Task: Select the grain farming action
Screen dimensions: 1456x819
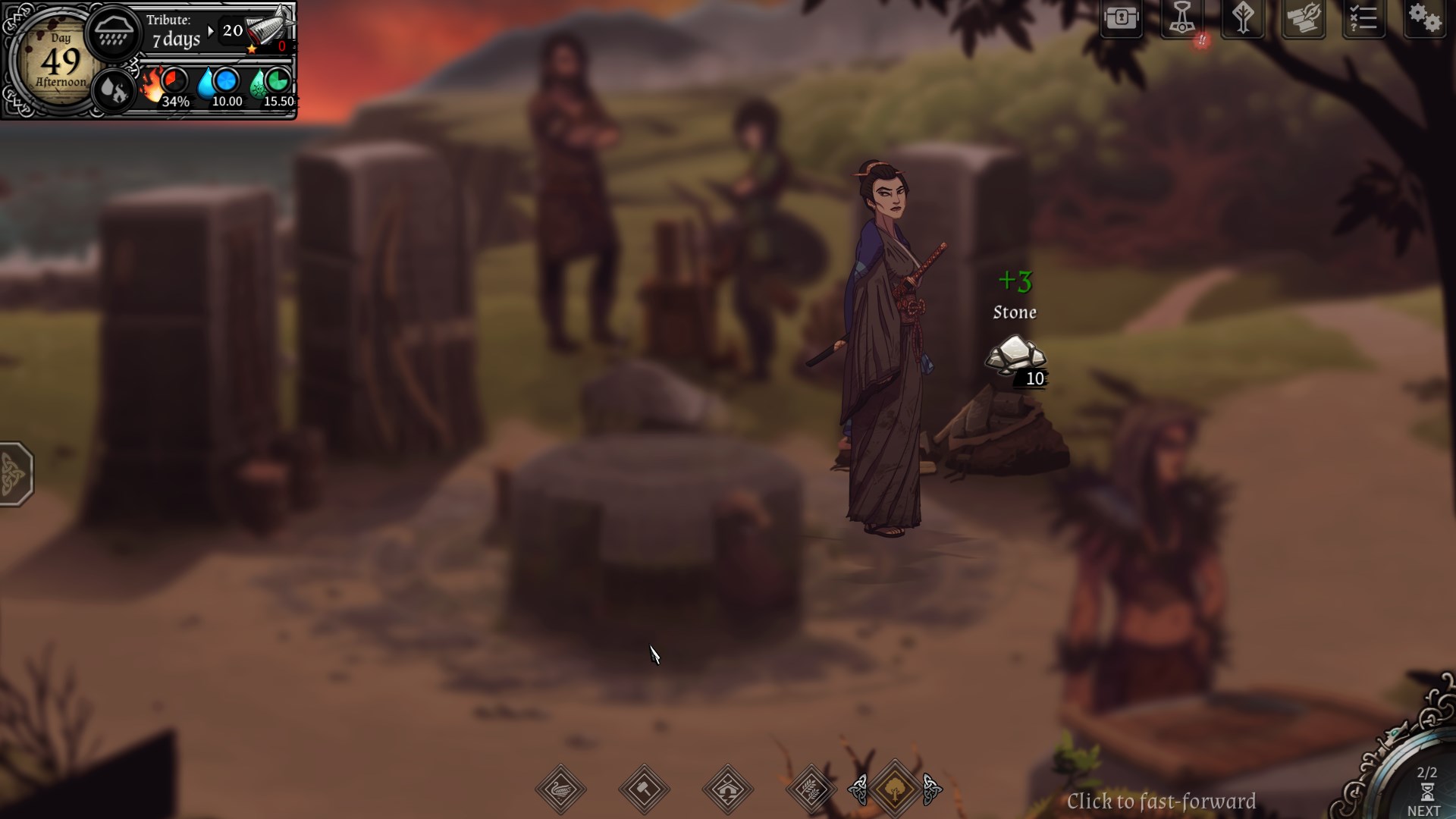Action: pos(810,789)
